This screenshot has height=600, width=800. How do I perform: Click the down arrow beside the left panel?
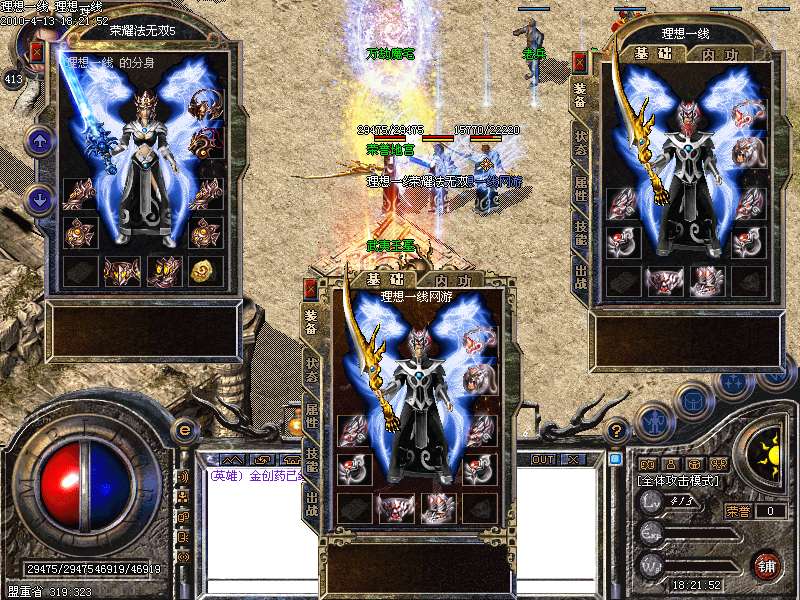click(39, 199)
